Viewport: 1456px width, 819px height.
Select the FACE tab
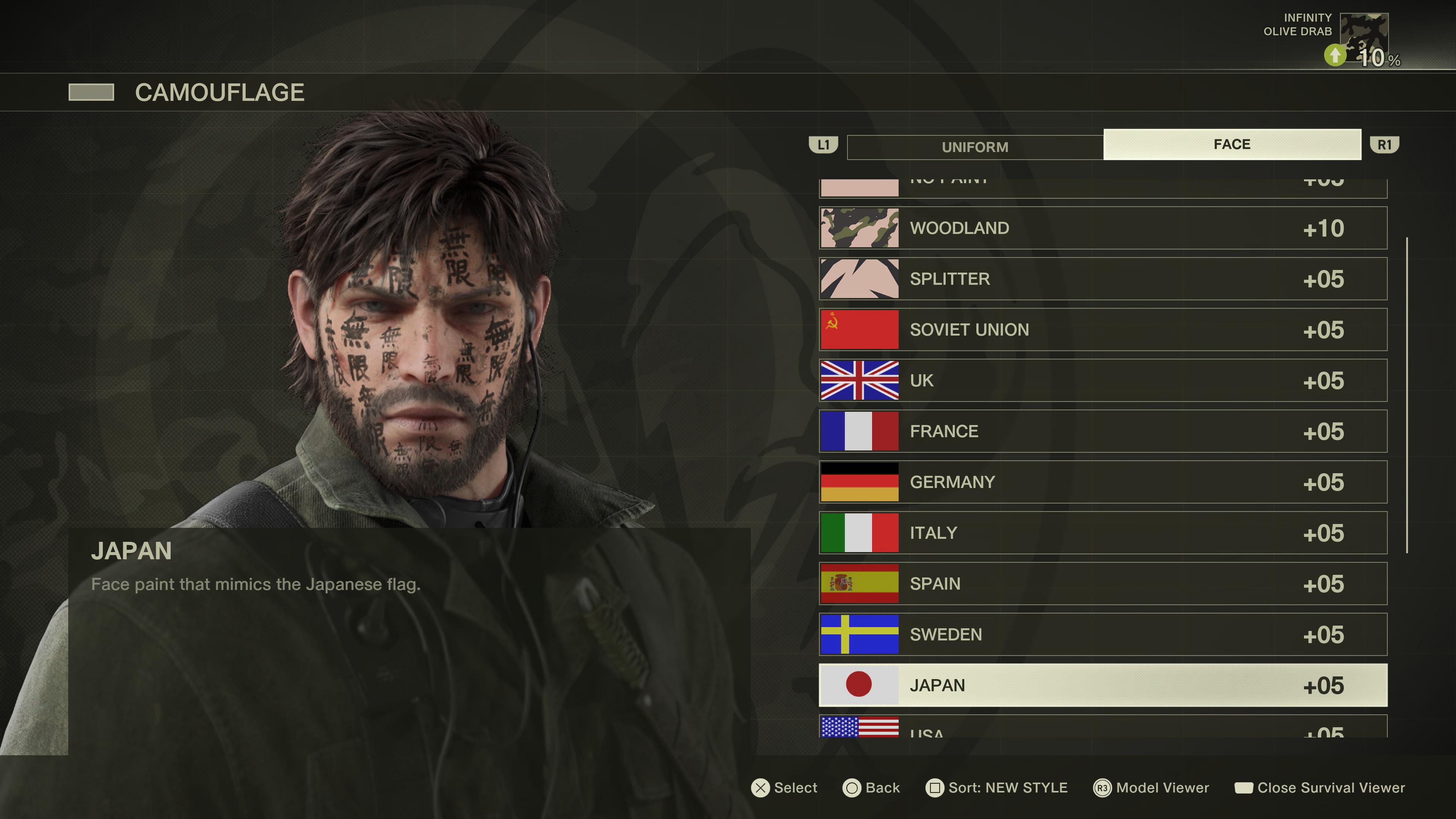[x=1232, y=145]
